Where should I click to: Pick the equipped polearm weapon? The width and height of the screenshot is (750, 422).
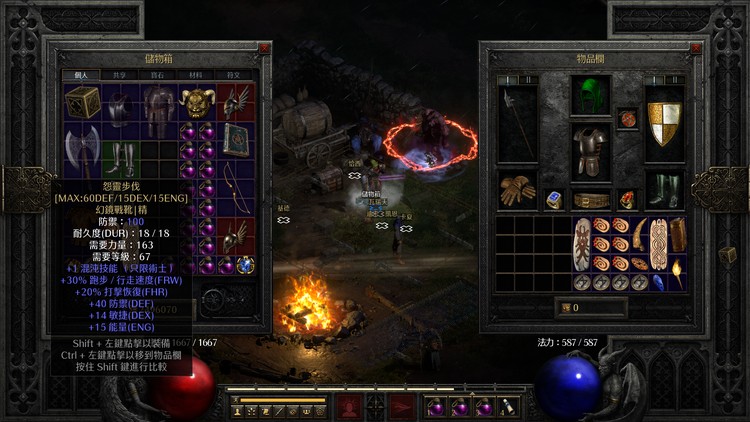coord(517,122)
